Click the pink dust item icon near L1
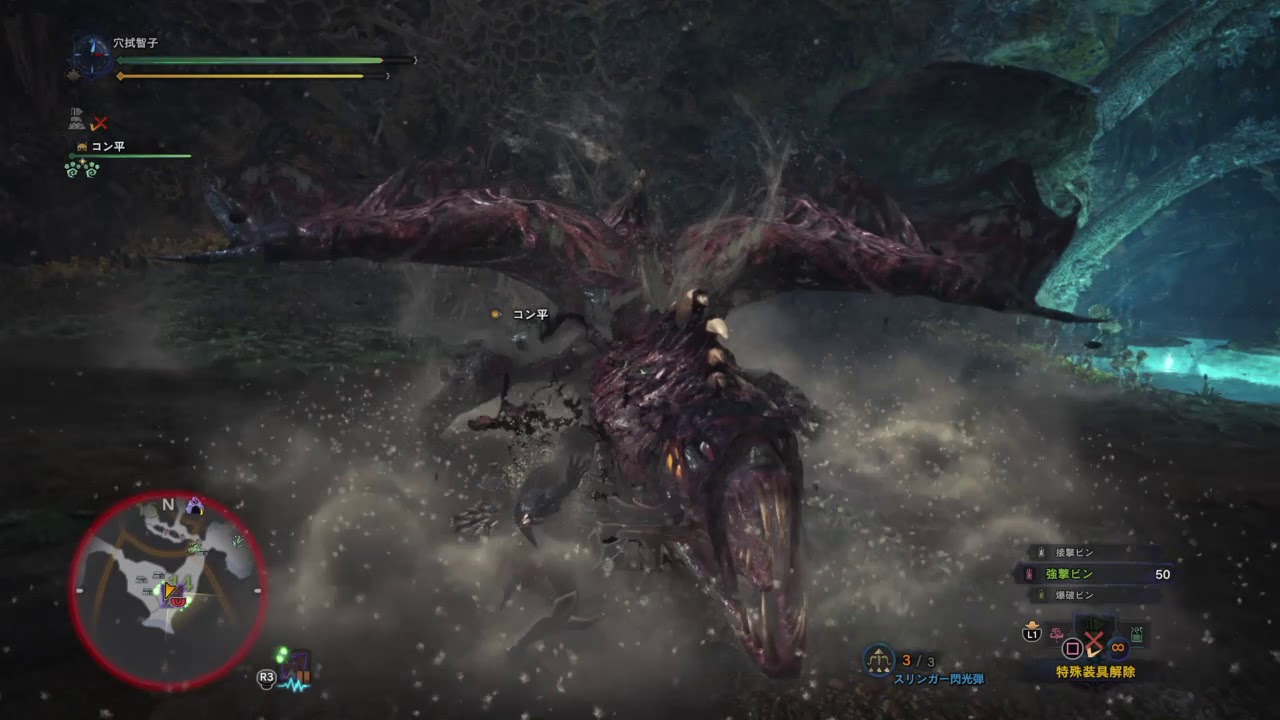The height and width of the screenshot is (720, 1280). tap(1056, 633)
